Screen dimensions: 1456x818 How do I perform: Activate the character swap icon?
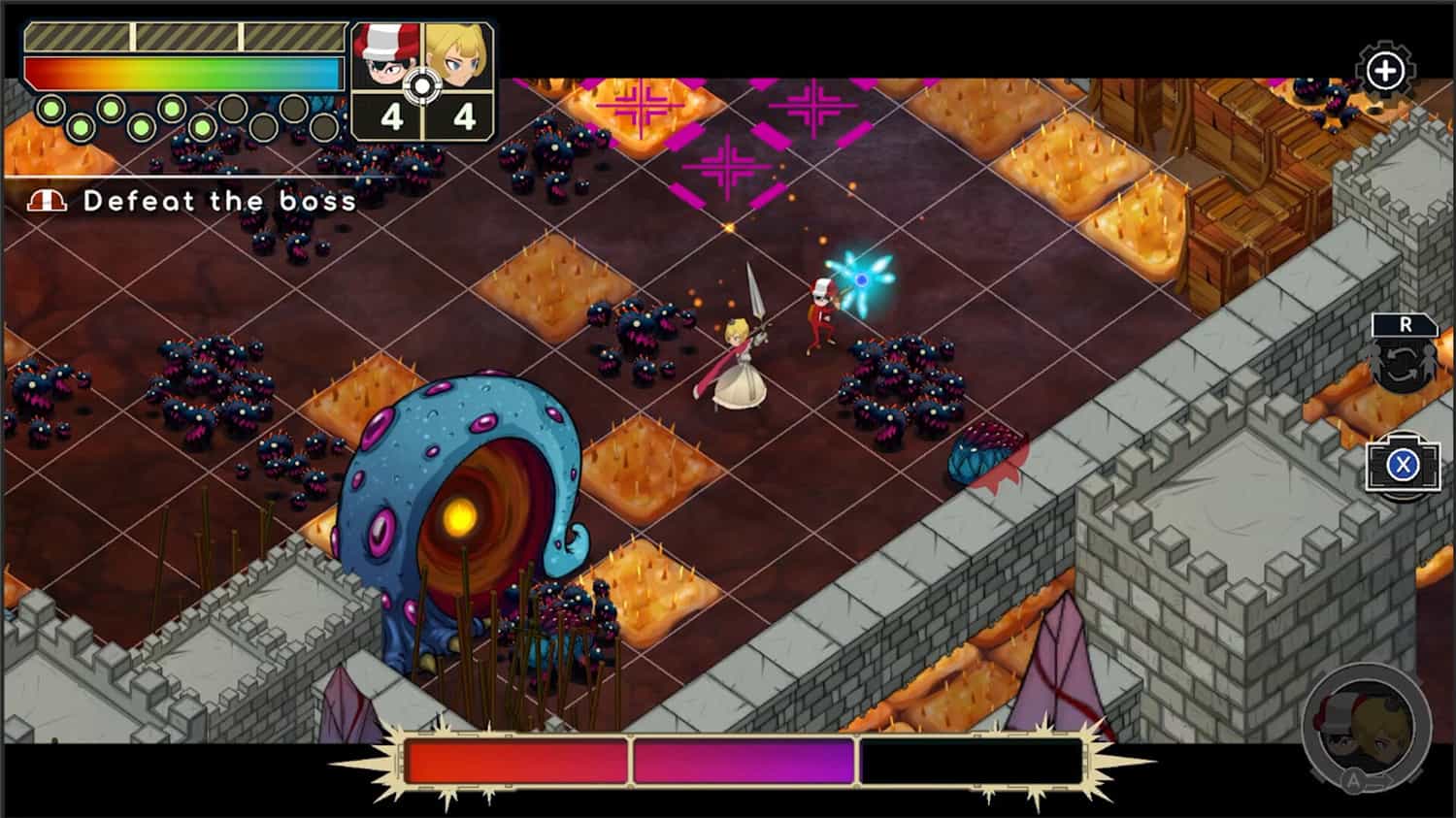pos(1404,356)
